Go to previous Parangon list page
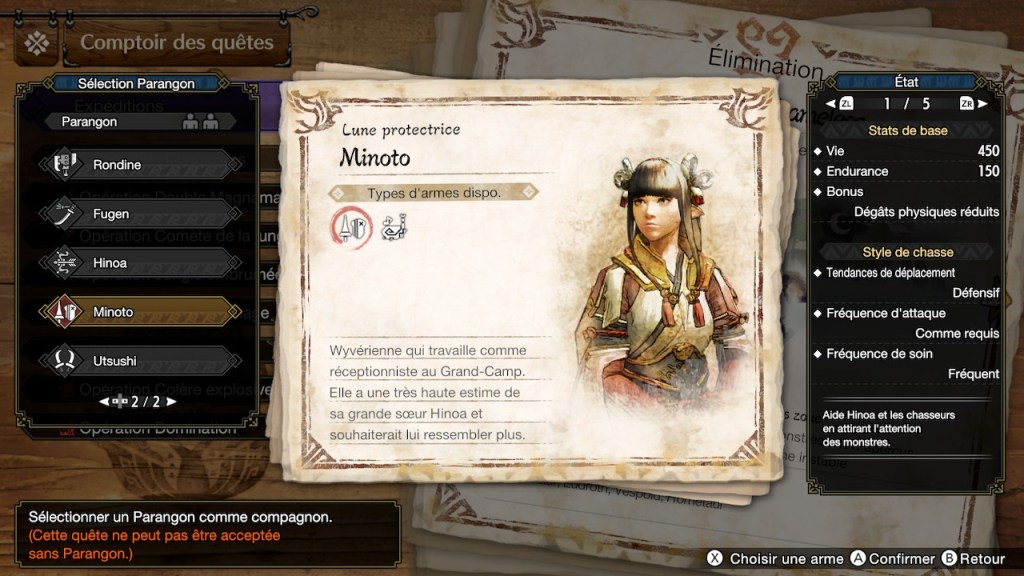Screen dimensions: 1024x576 [103, 402]
